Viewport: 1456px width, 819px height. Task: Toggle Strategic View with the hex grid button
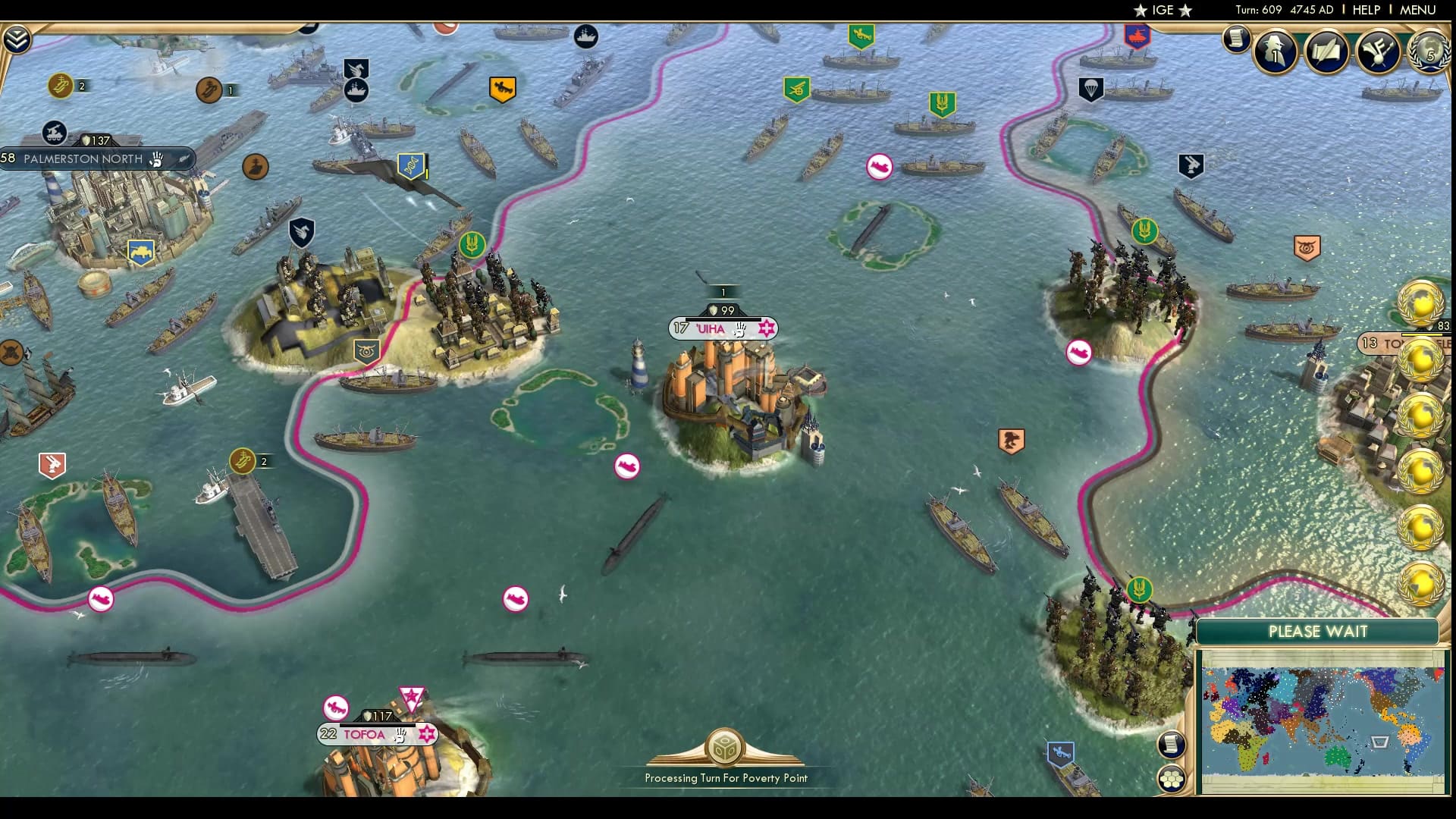[x=1172, y=779]
